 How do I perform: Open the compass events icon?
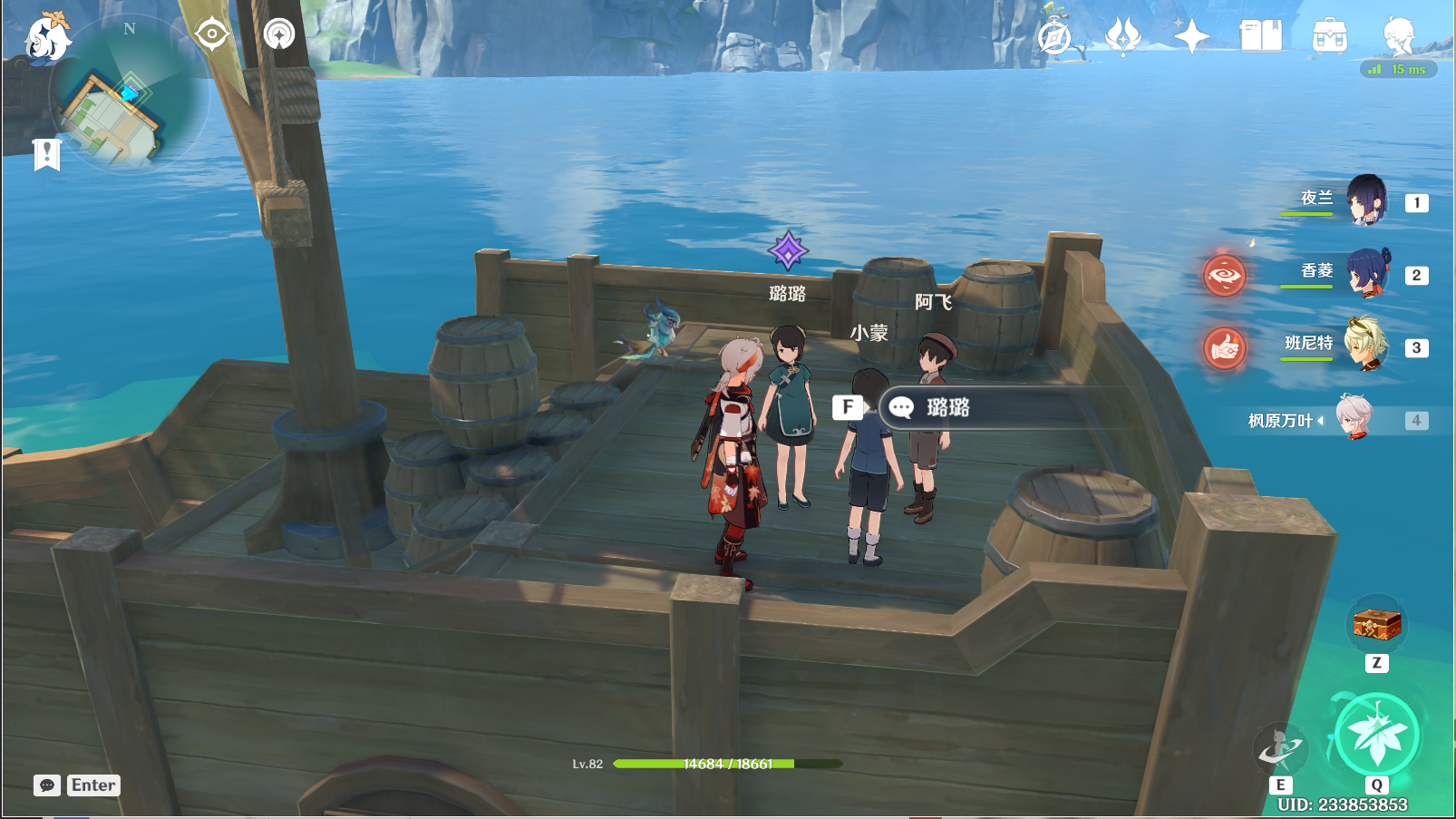(x=1054, y=37)
